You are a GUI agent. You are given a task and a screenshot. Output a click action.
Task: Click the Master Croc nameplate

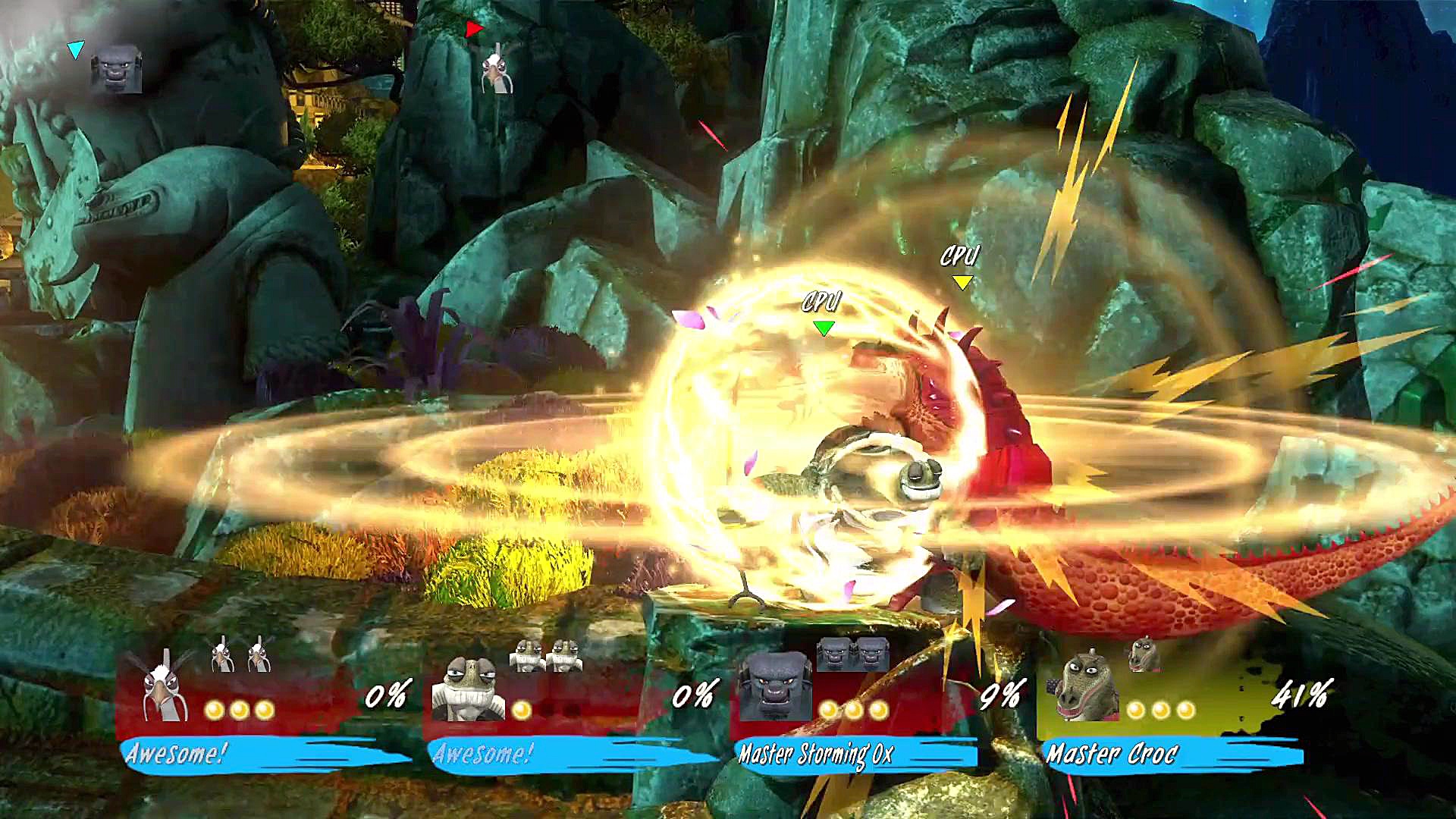[x=1112, y=754]
